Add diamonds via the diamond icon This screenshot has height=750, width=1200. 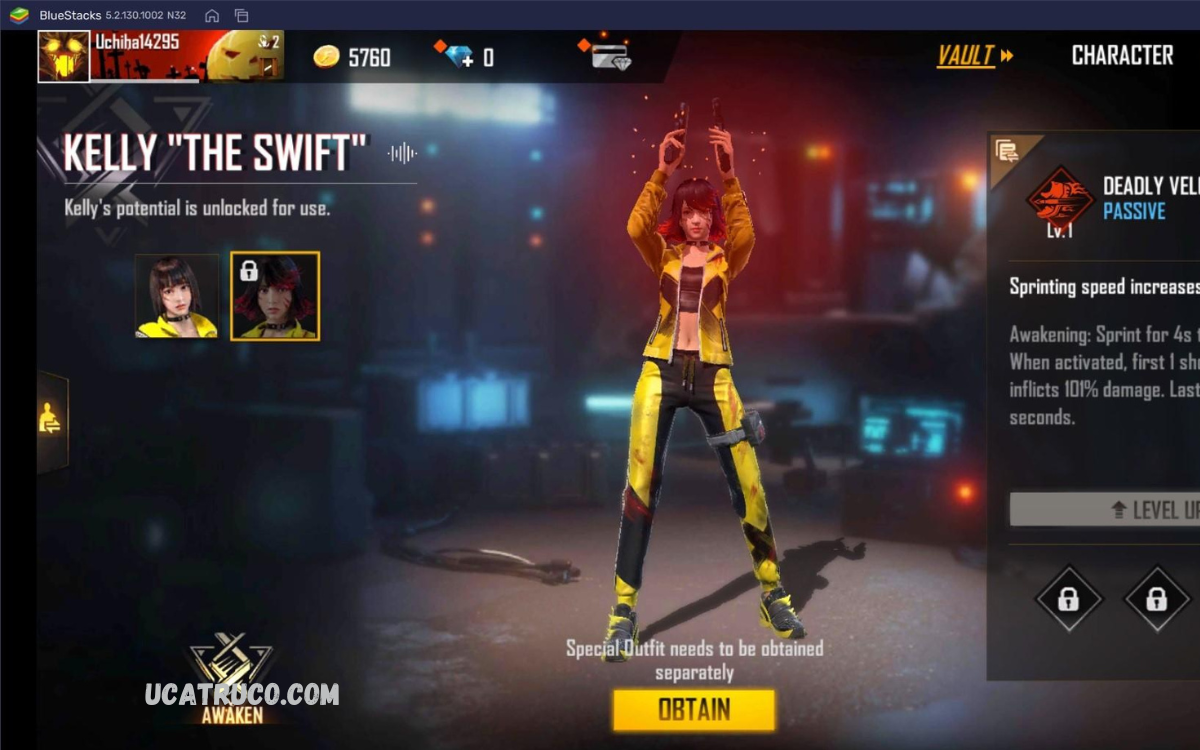point(461,56)
